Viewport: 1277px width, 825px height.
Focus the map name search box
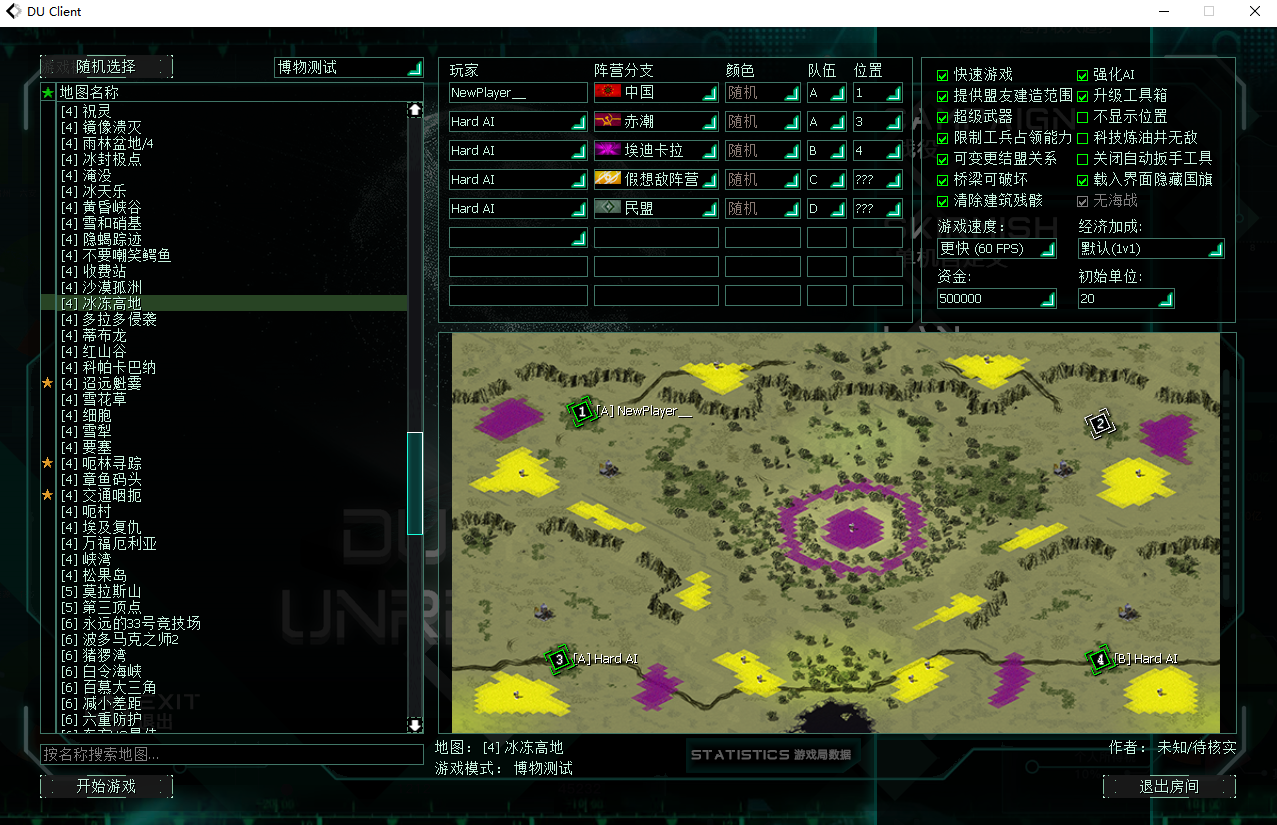[x=232, y=754]
